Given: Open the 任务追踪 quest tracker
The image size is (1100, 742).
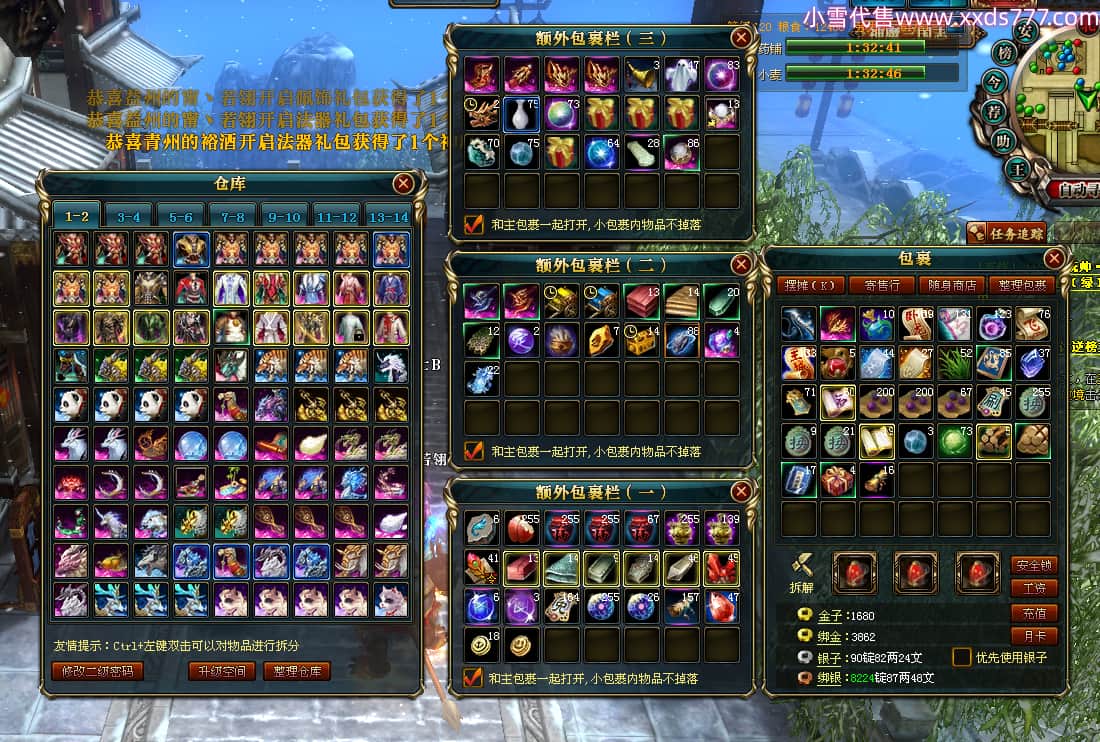Looking at the screenshot, I should [x=1005, y=233].
